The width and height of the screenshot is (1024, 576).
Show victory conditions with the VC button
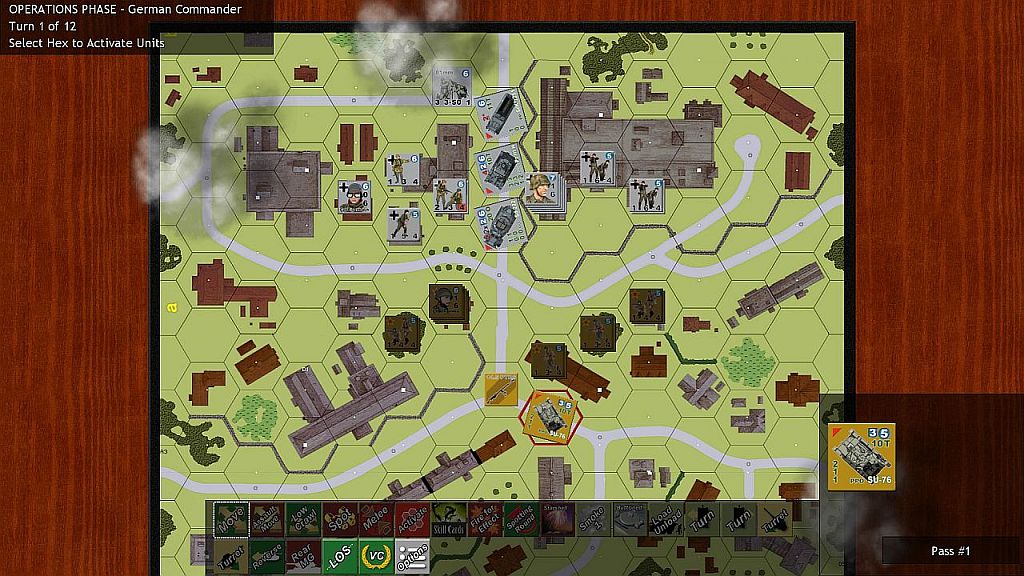(x=376, y=556)
